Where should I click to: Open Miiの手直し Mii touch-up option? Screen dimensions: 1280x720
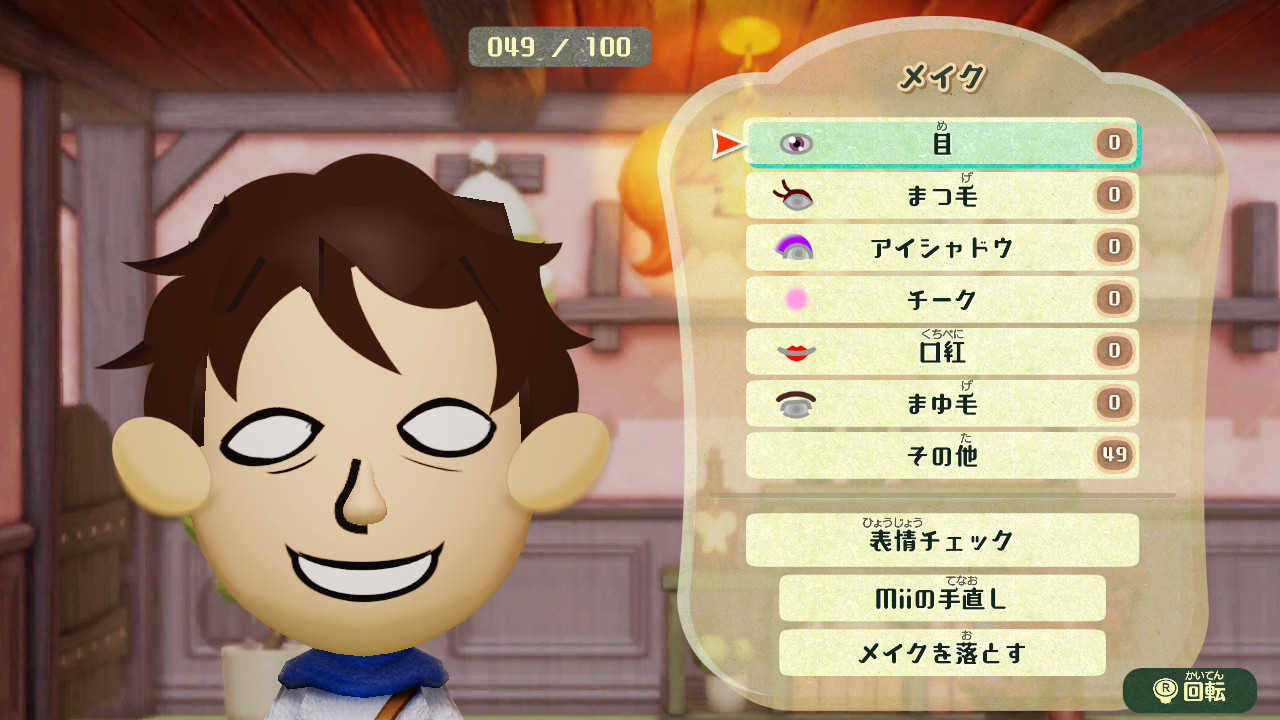(941, 598)
